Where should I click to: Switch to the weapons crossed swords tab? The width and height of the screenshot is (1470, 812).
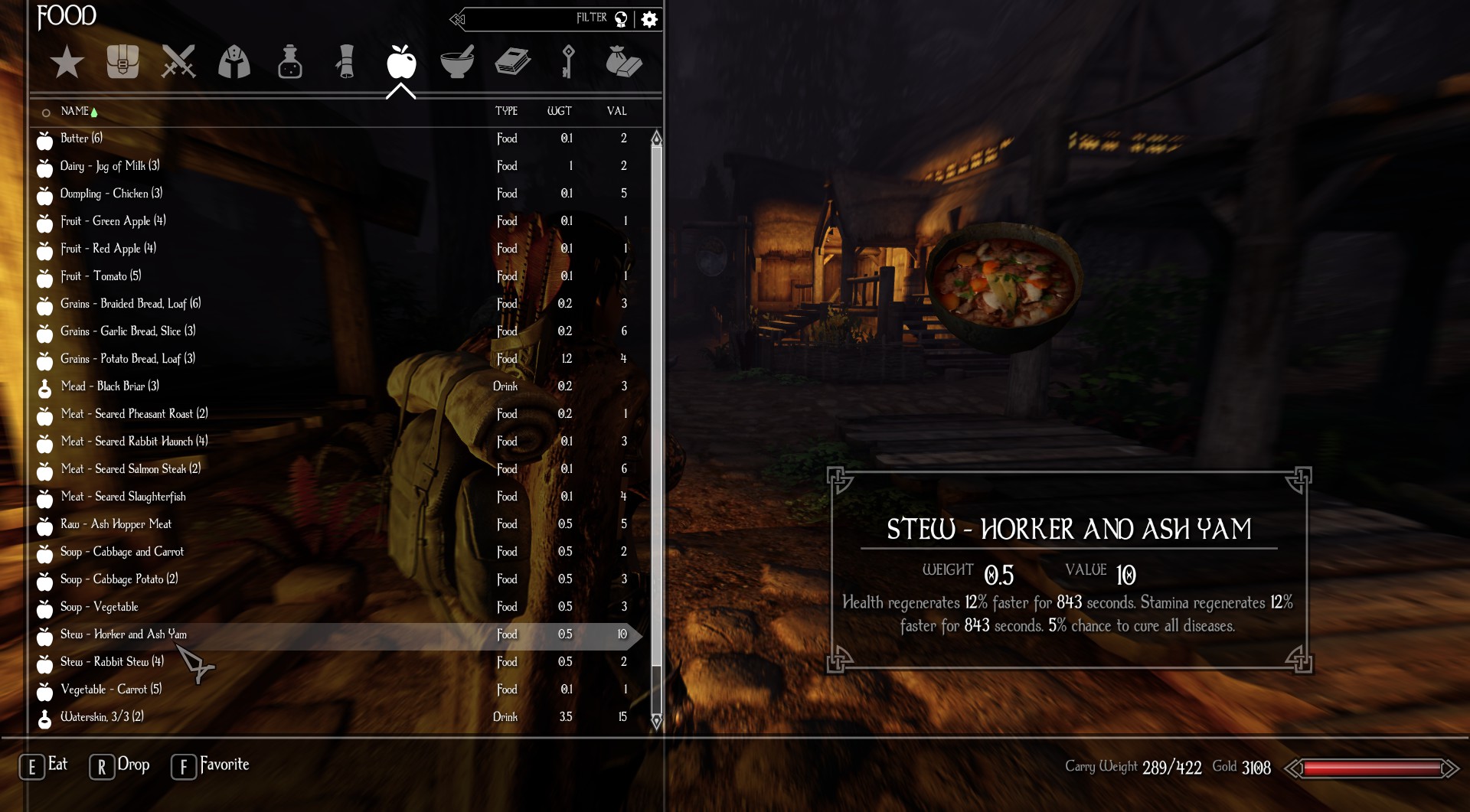click(178, 62)
